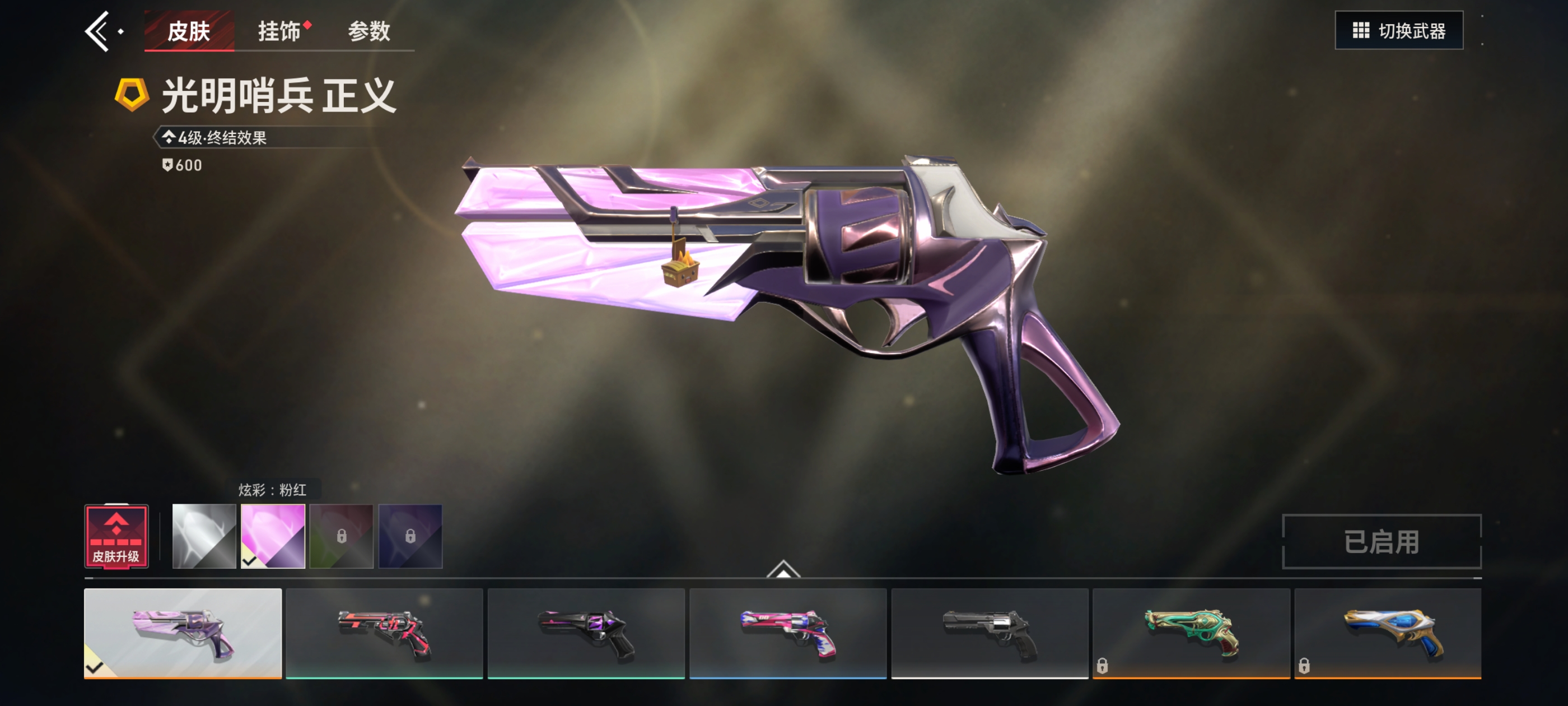Choose the pink 粉红 color variant
Screen dimensions: 1568x706
273,536
